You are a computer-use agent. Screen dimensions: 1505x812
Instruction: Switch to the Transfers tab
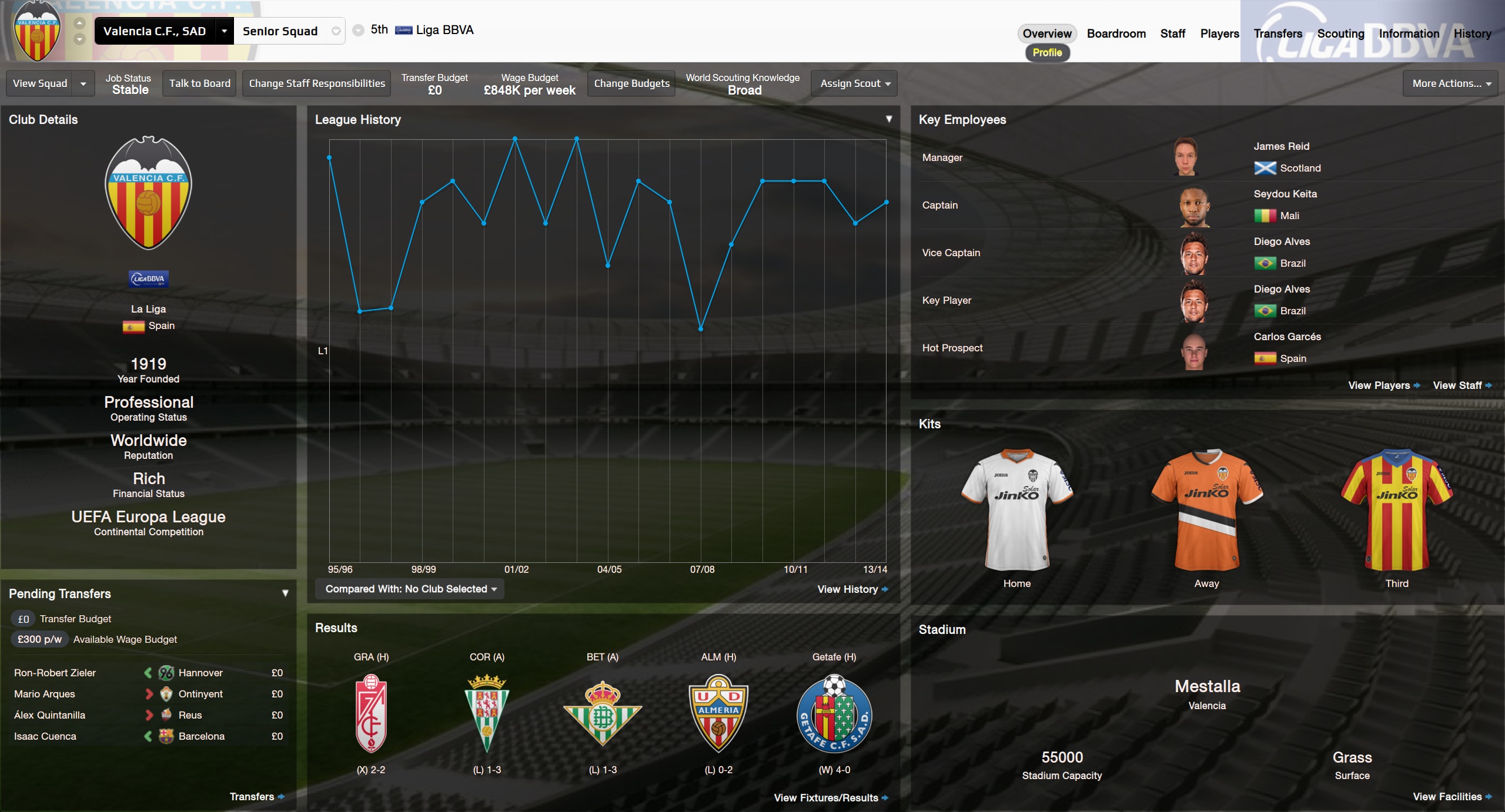coord(1277,33)
